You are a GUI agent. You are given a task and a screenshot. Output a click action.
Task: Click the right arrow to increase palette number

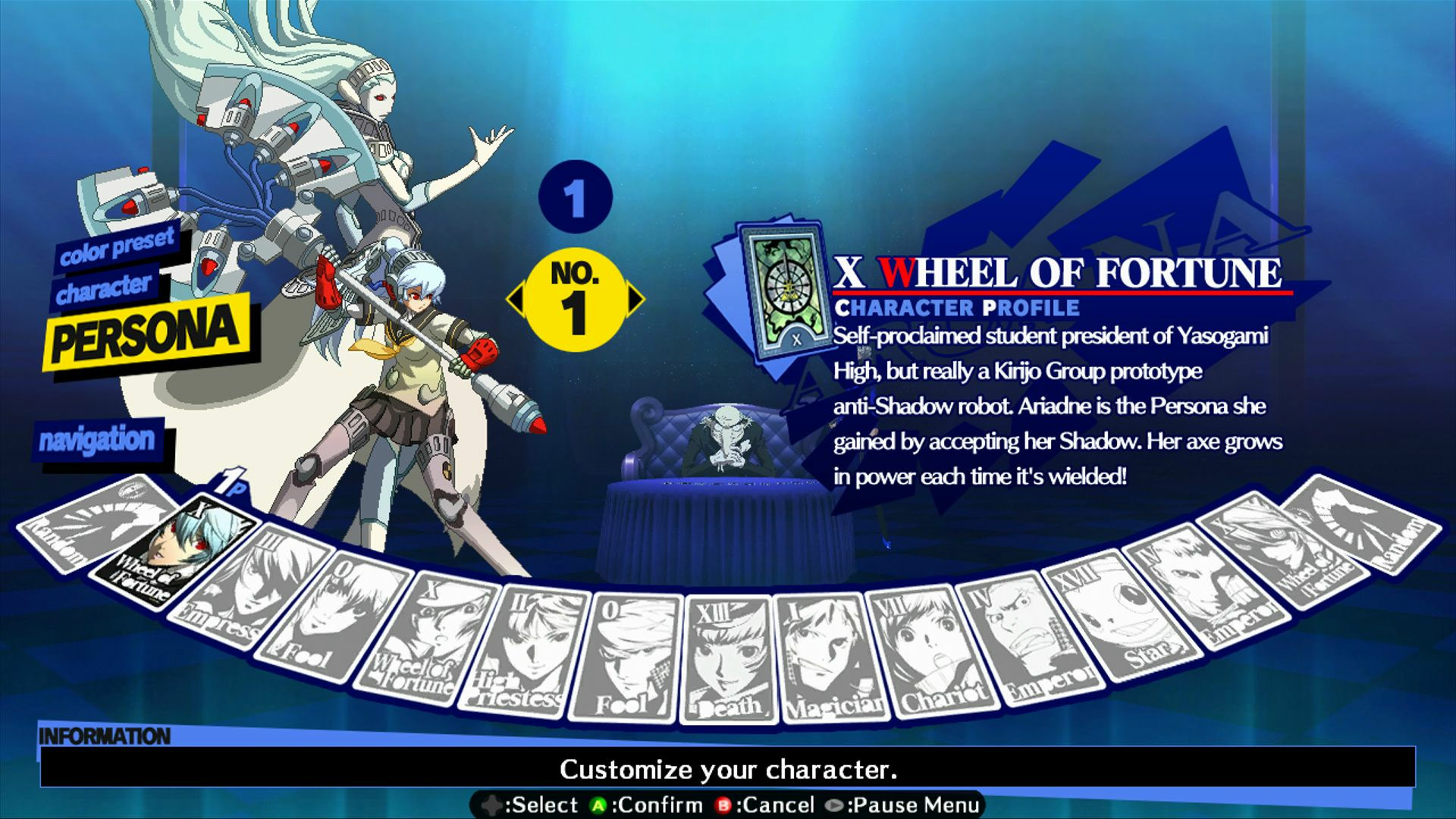click(x=637, y=300)
